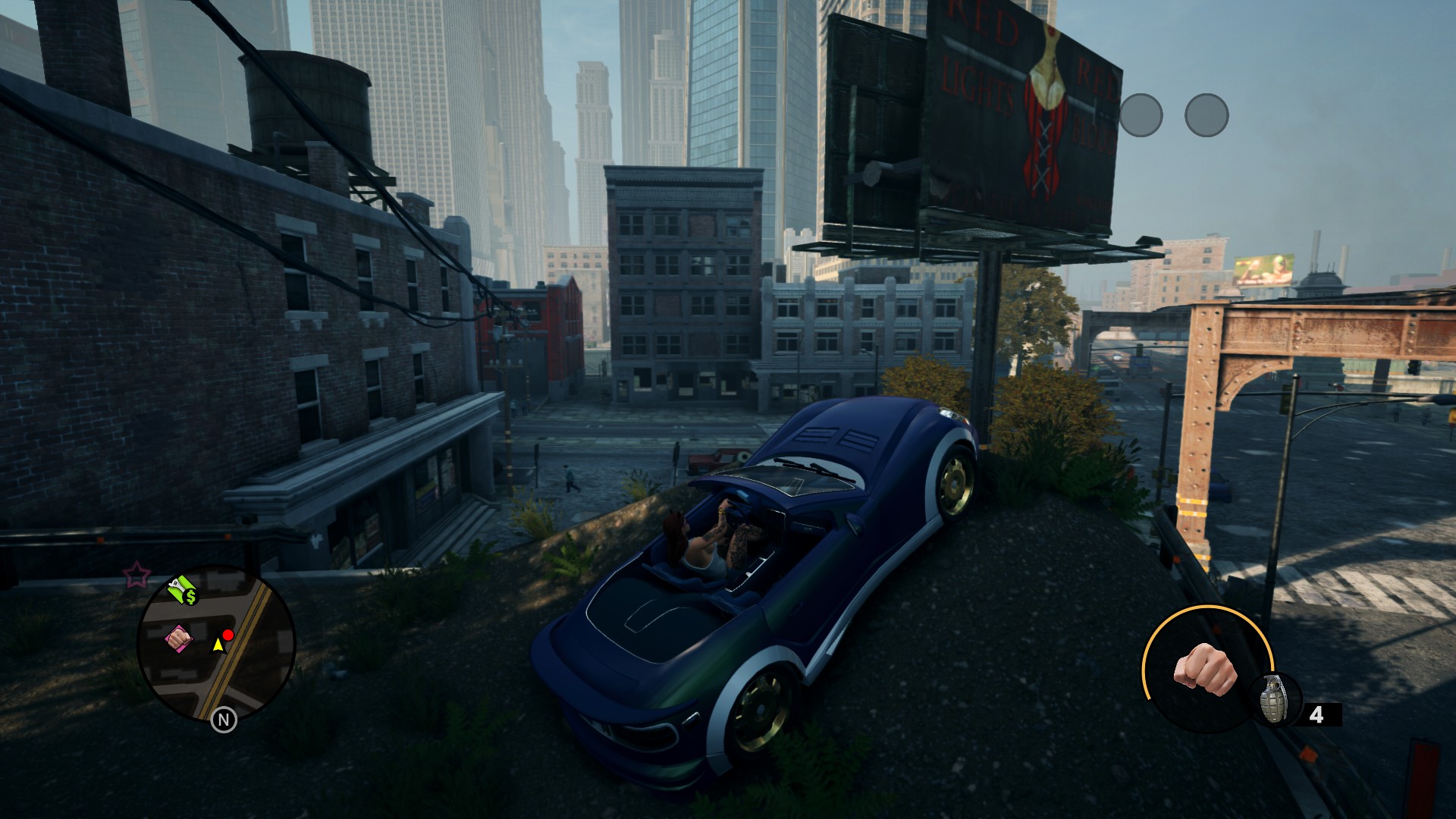Click the N compass indicator on minimap
The height and width of the screenshot is (819, 1456).
[x=224, y=719]
